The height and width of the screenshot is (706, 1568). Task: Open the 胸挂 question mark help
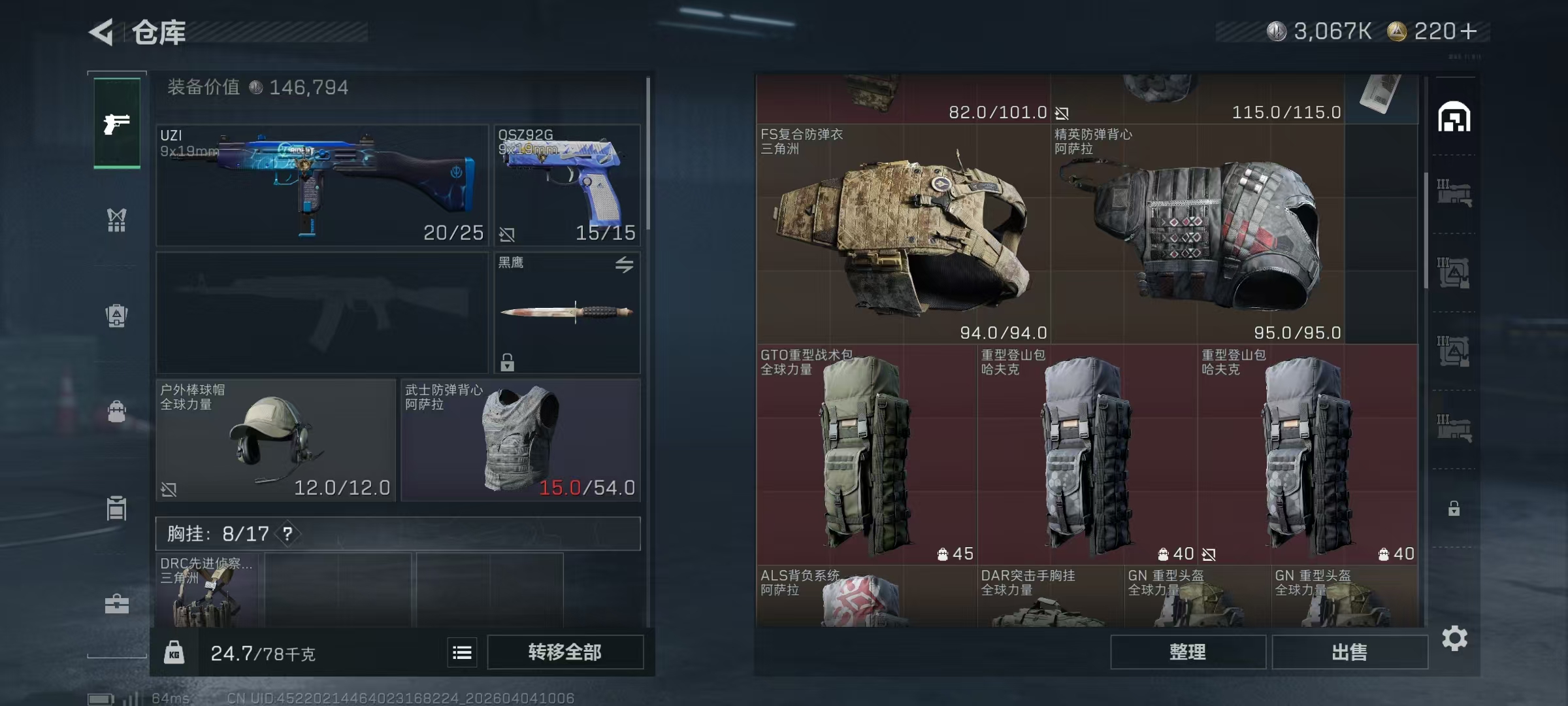(287, 534)
